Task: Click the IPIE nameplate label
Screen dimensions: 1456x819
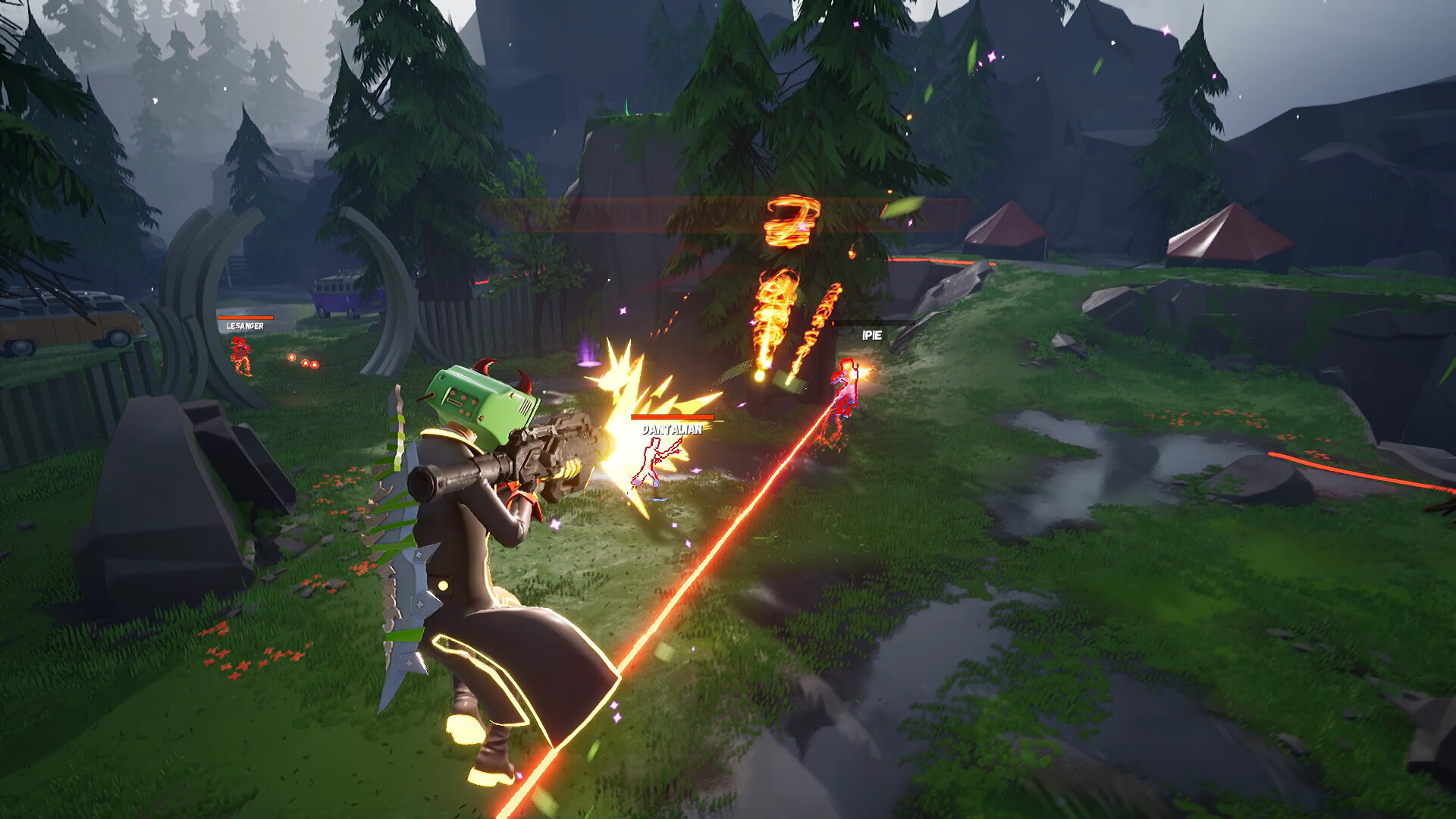Action: coord(871,334)
